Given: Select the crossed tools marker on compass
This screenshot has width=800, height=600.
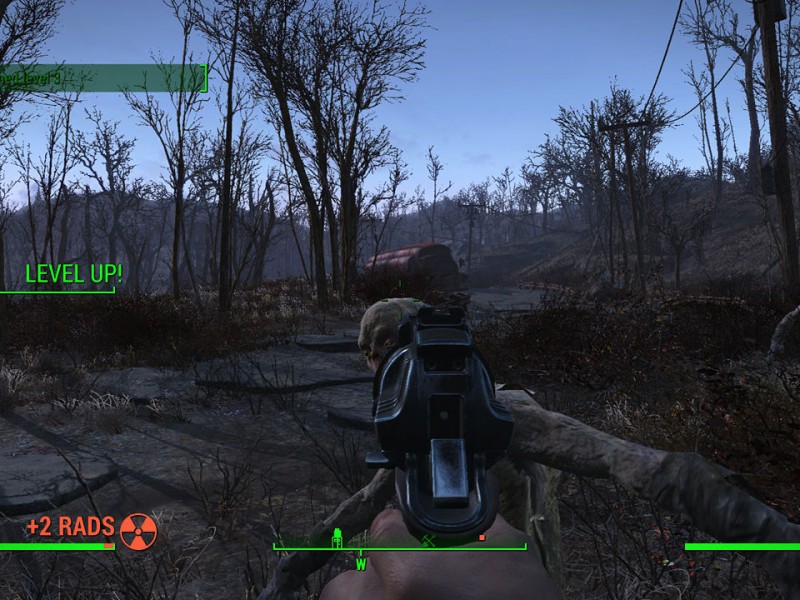Looking at the screenshot, I should point(427,541).
